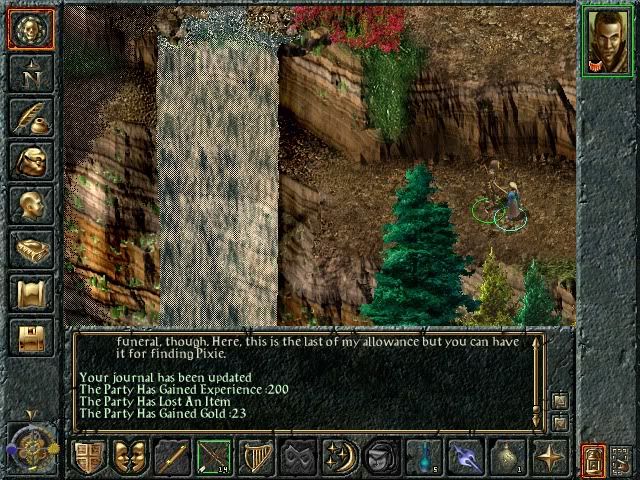Screen dimensions: 640x480
Task: Use the blue potion quick item
Action: coord(424,458)
